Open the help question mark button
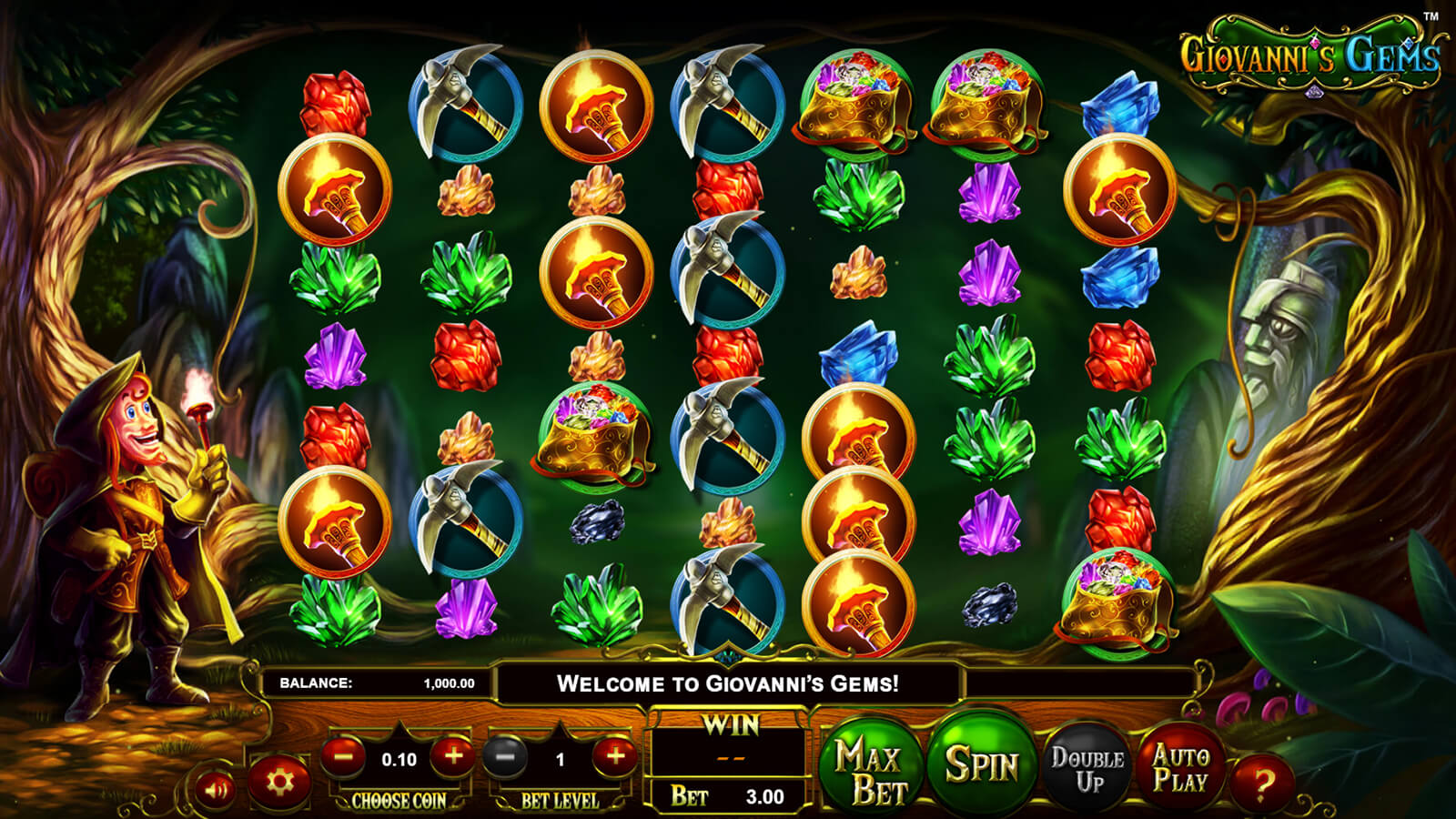The image size is (1456, 819). [x=1260, y=781]
